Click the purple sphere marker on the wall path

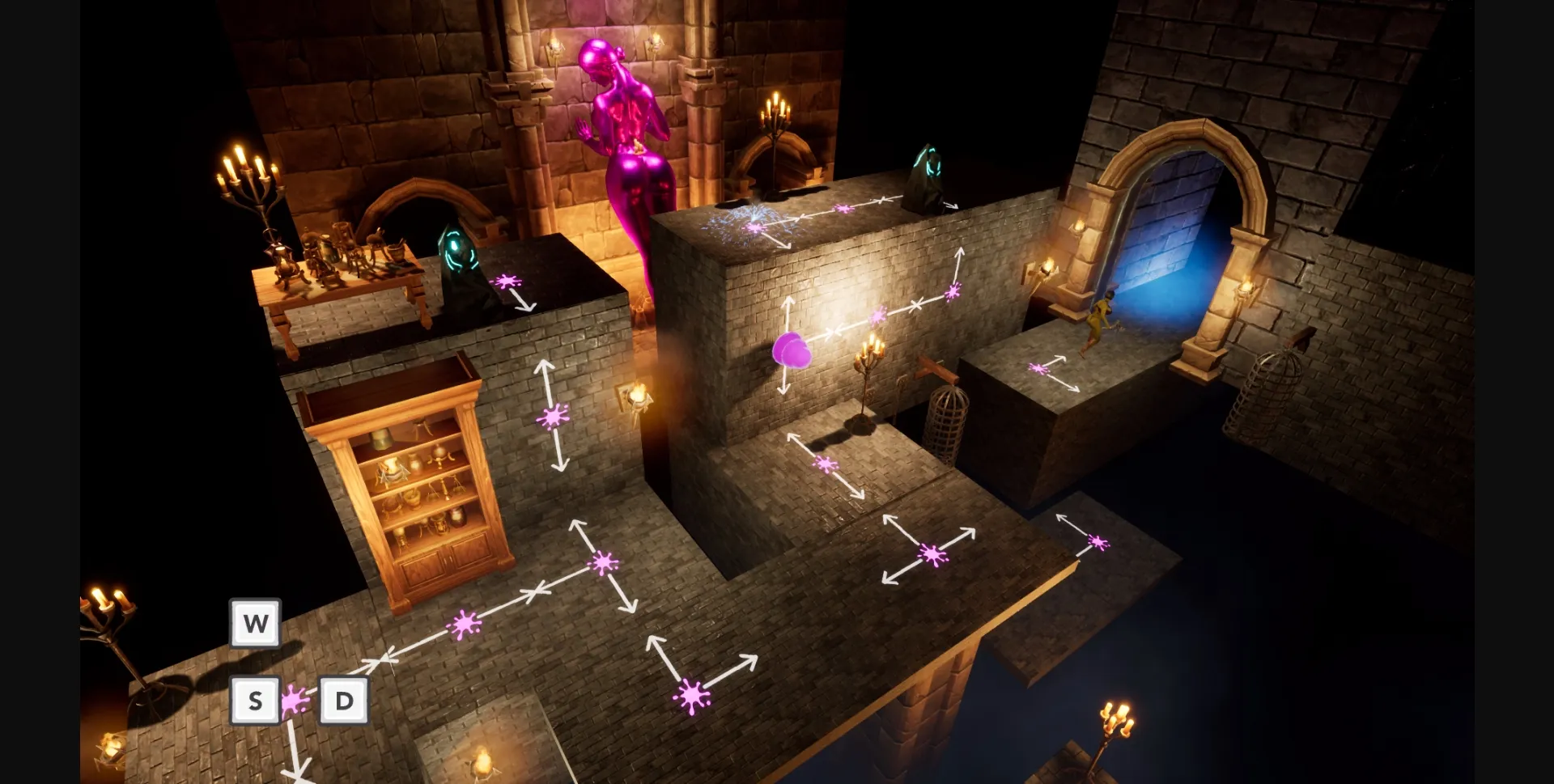[792, 352]
